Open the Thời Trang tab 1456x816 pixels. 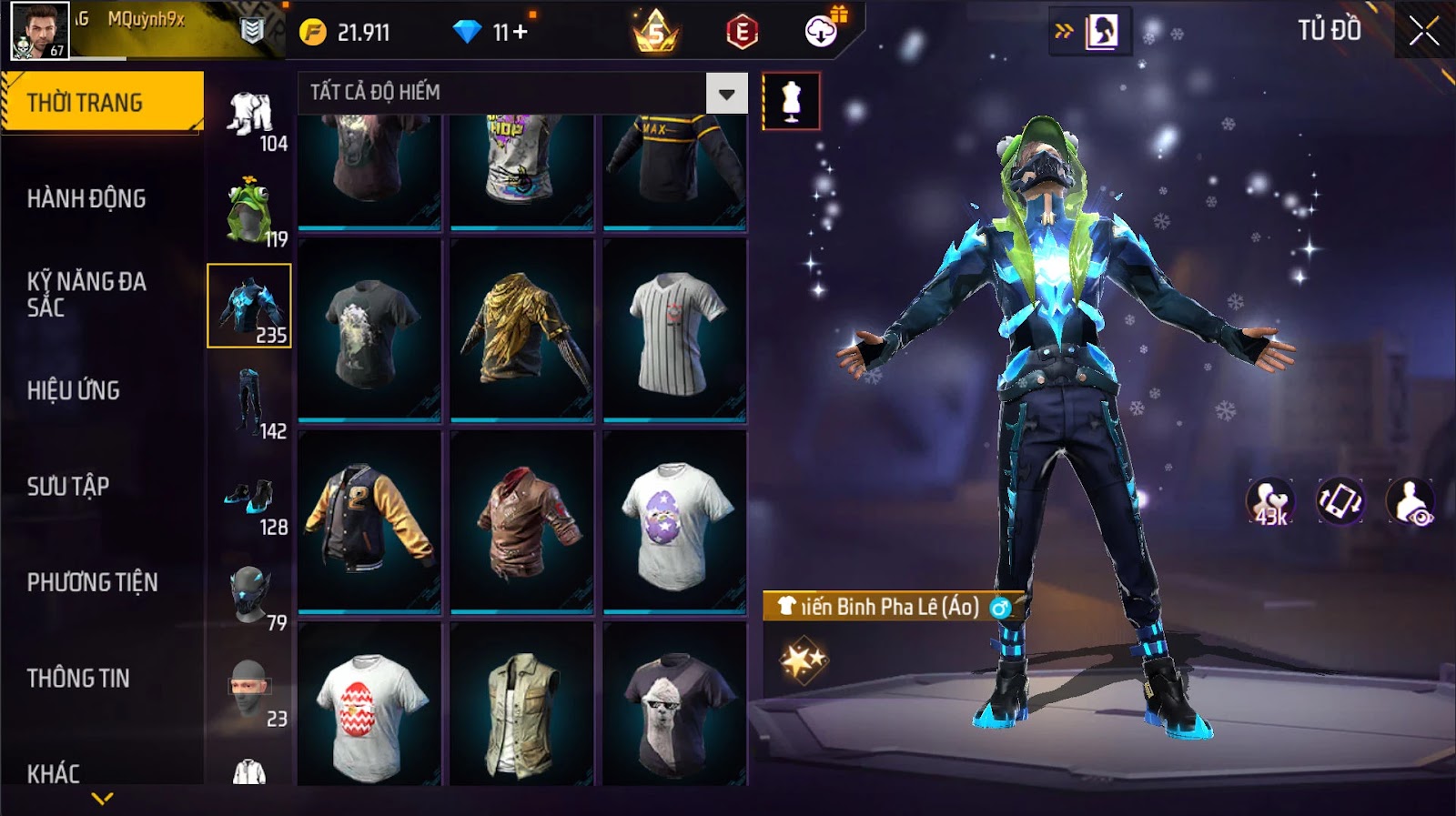102,102
